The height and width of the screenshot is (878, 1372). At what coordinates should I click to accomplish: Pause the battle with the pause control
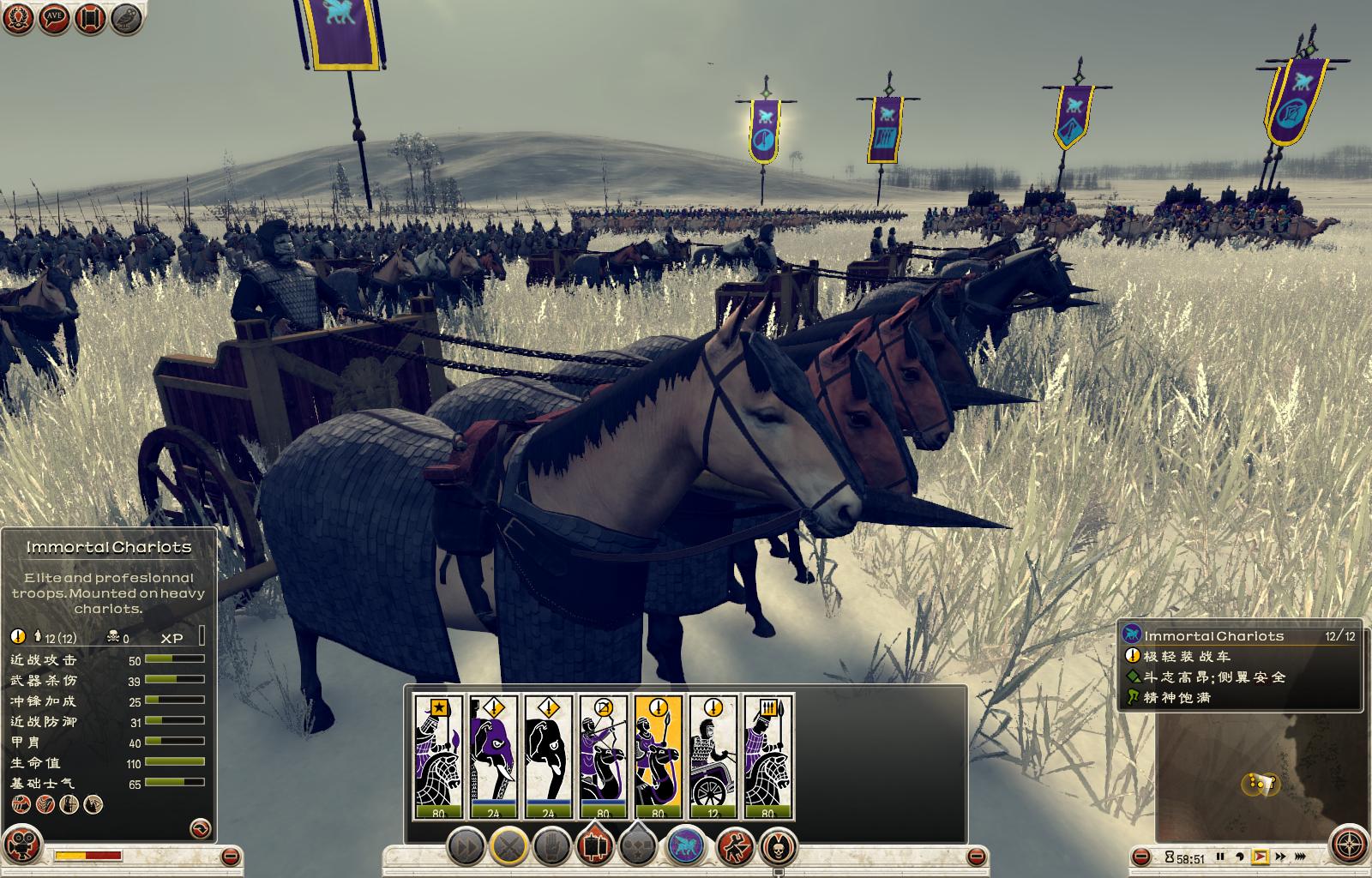(x=1220, y=857)
